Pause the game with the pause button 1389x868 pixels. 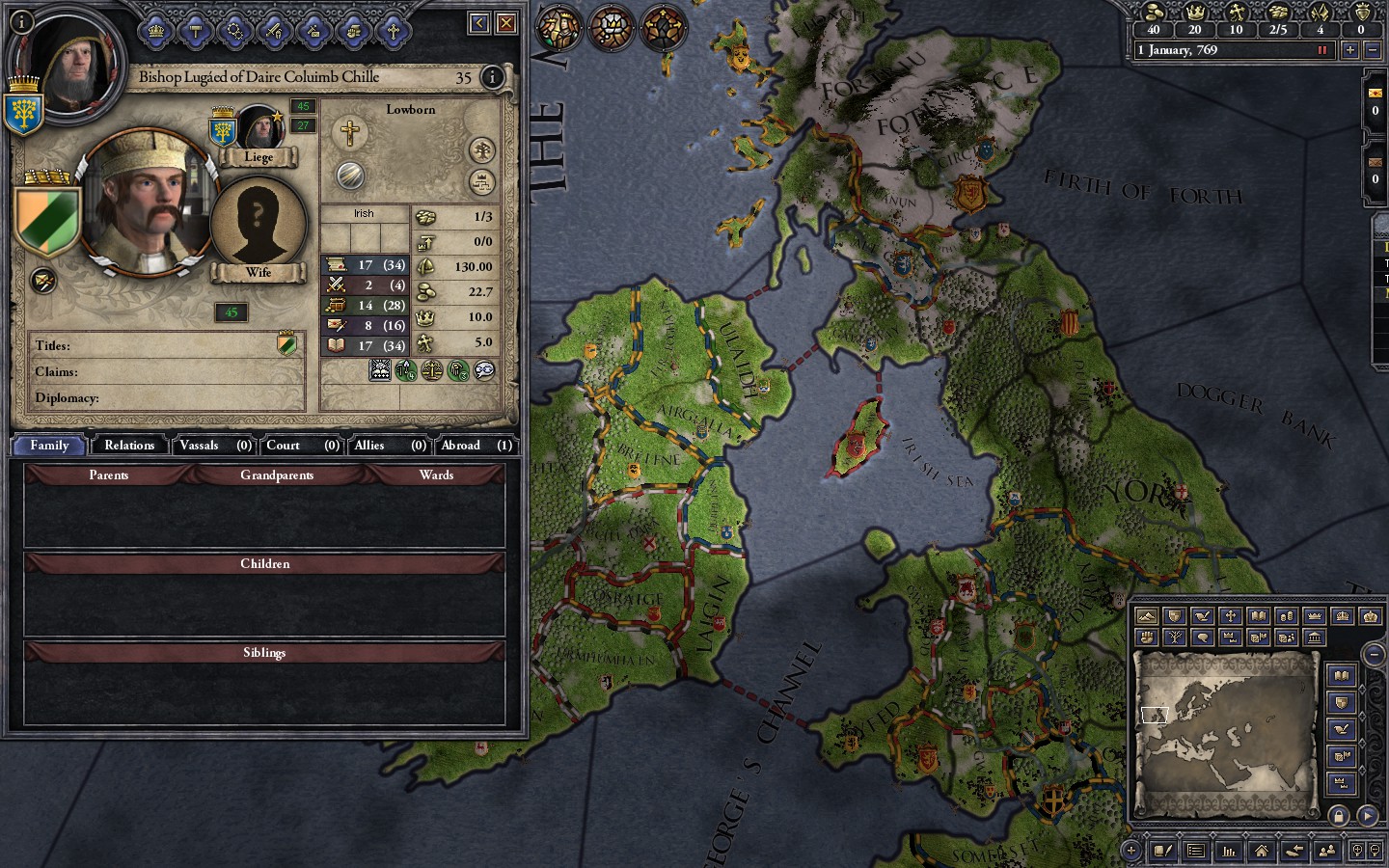pos(1322,50)
